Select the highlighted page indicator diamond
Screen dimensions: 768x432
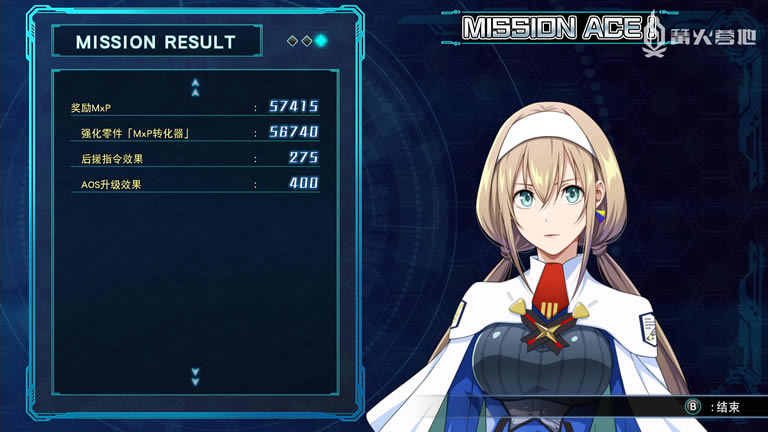click(x=321, y=41)
